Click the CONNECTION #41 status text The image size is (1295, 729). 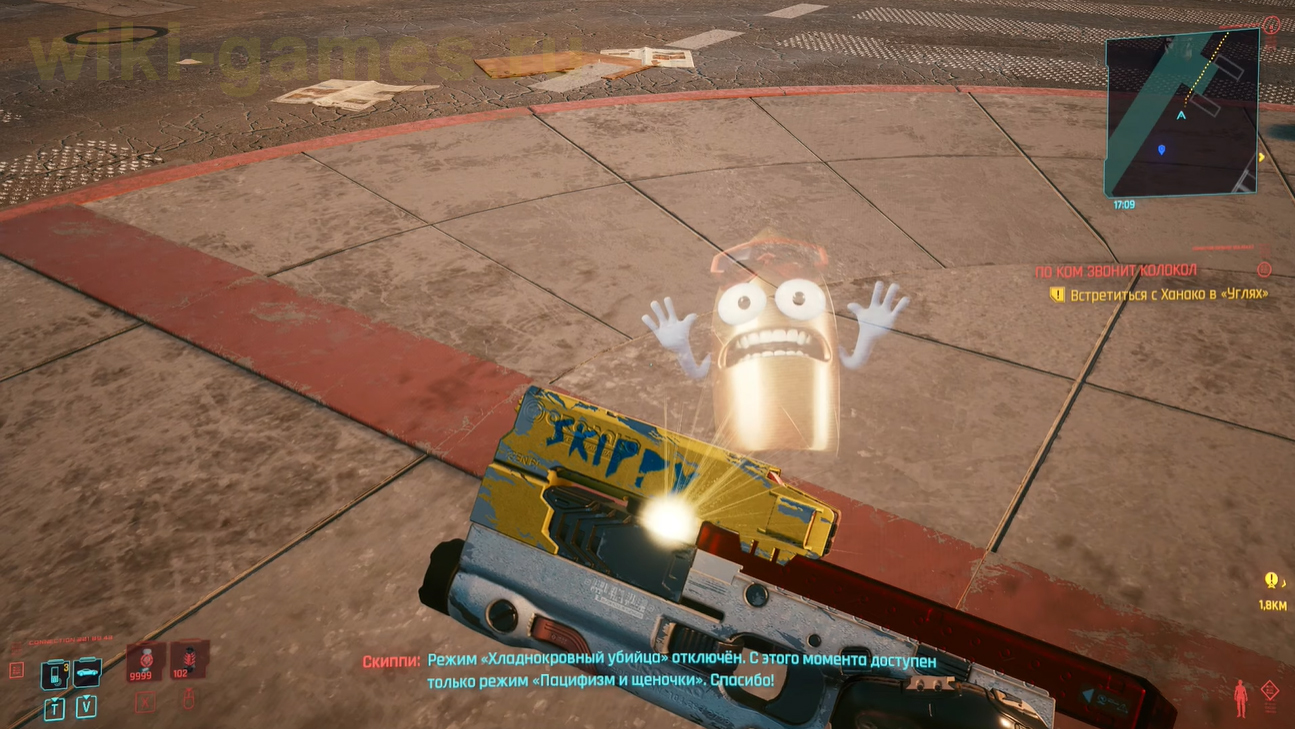70,639
